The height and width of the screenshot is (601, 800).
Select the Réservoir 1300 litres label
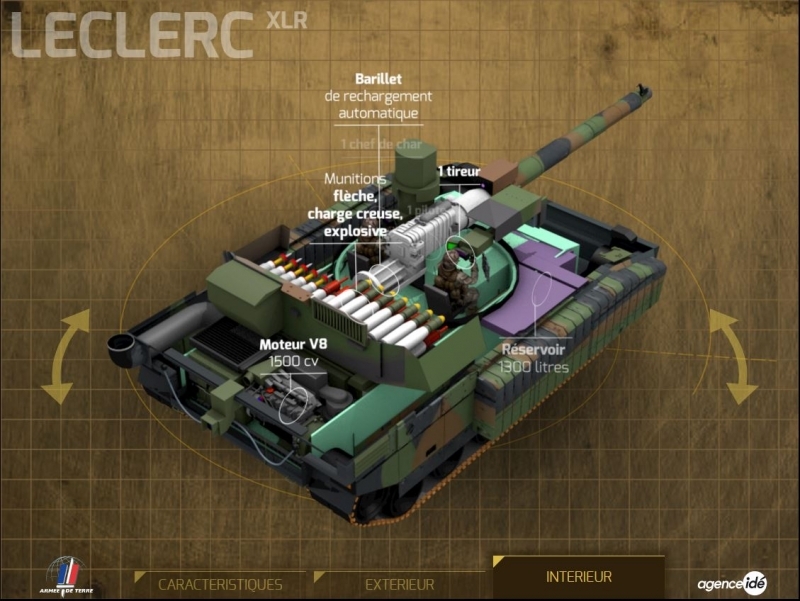(x=534, y=358)
